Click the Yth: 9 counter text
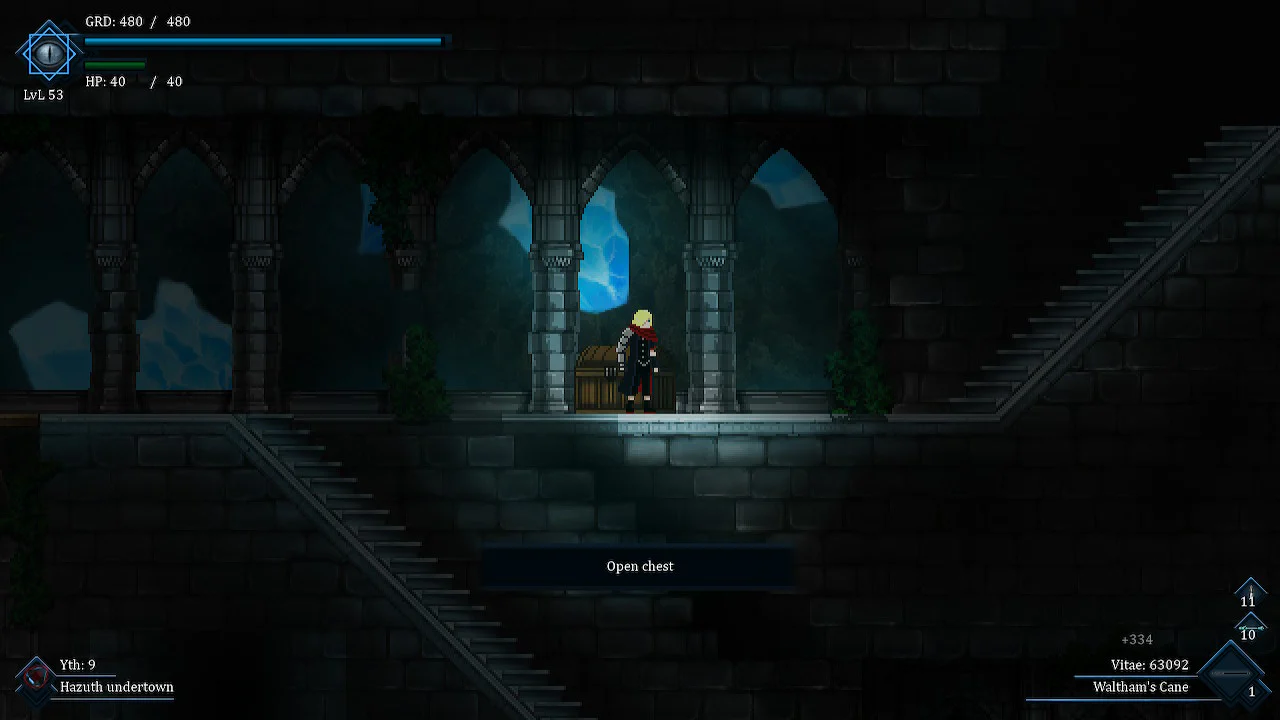Screen dimensions: 1280x720 (x=78, y=664)
